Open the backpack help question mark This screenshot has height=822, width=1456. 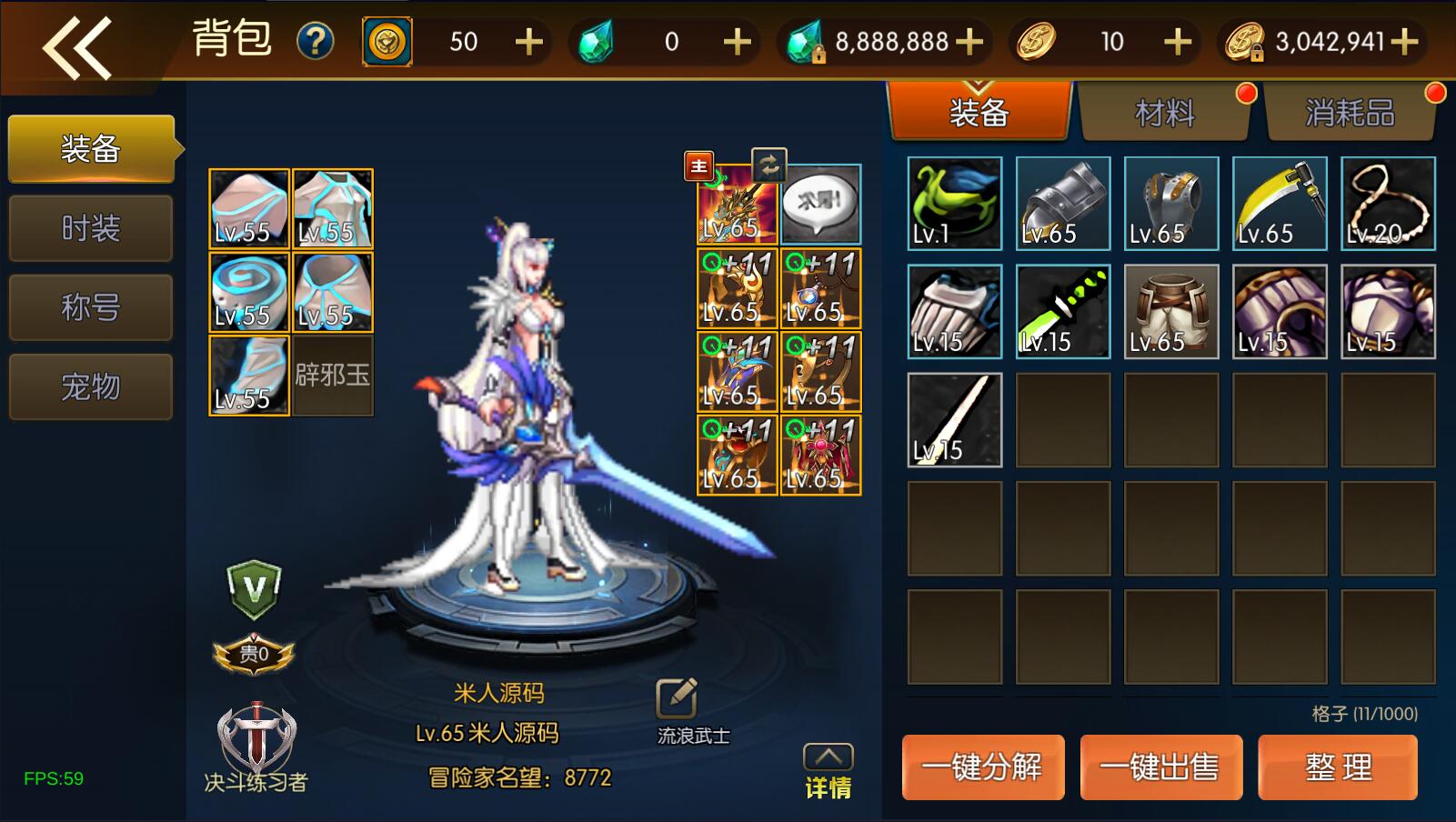click(x=316, y=42)
